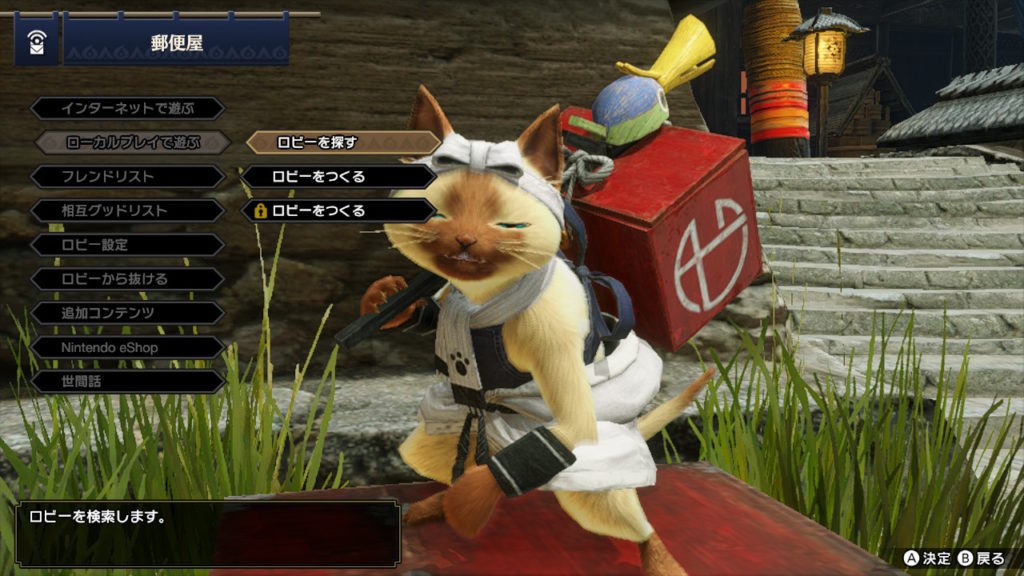This screenshot has height=576, width=1024.
Task: Select ロビーから抜ける to leave lobby
Action: pyautogui.click(x=128, y=279)
